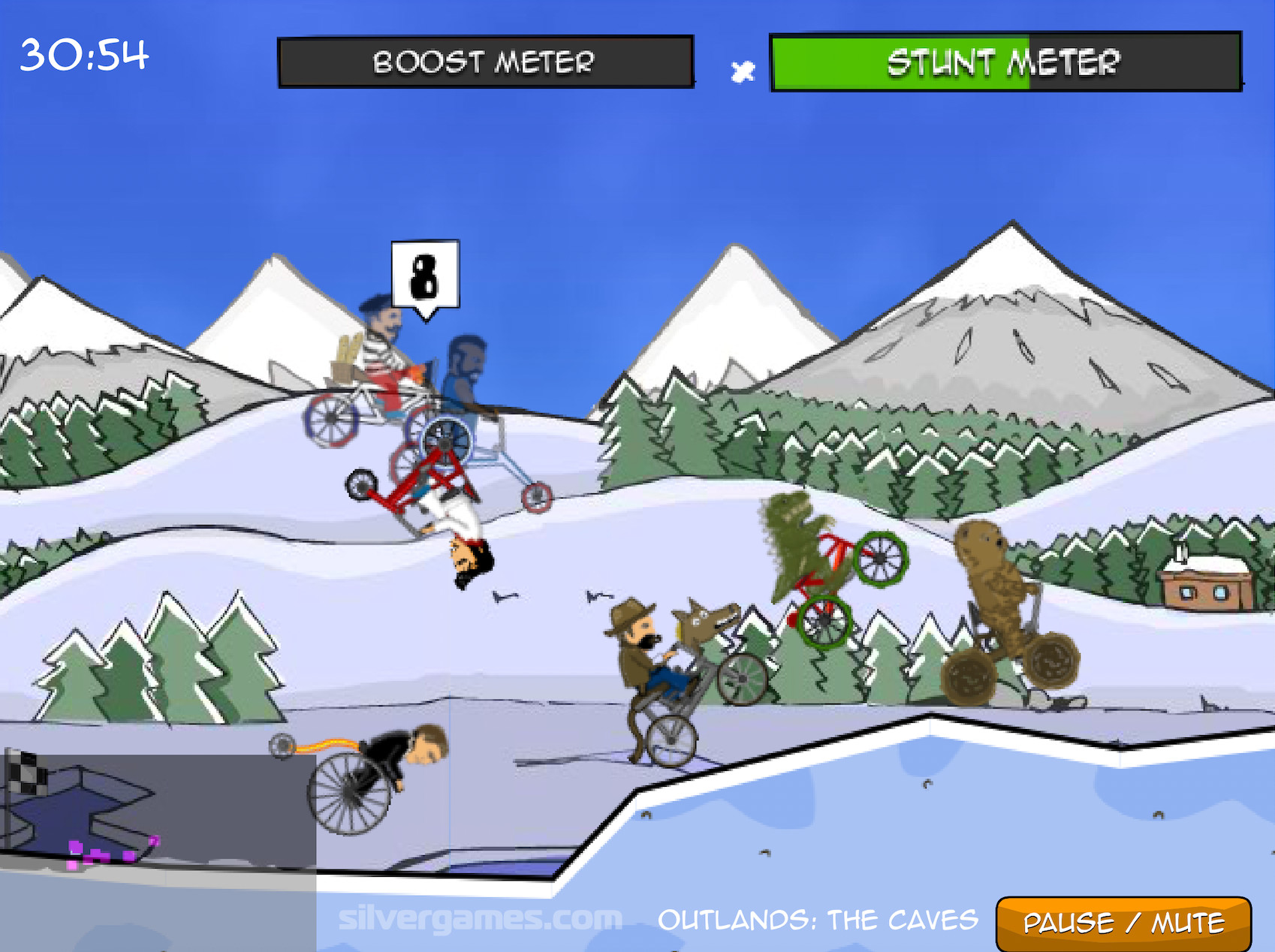
Task: Click the Pause / Mute button
Action: [1123, 922]
